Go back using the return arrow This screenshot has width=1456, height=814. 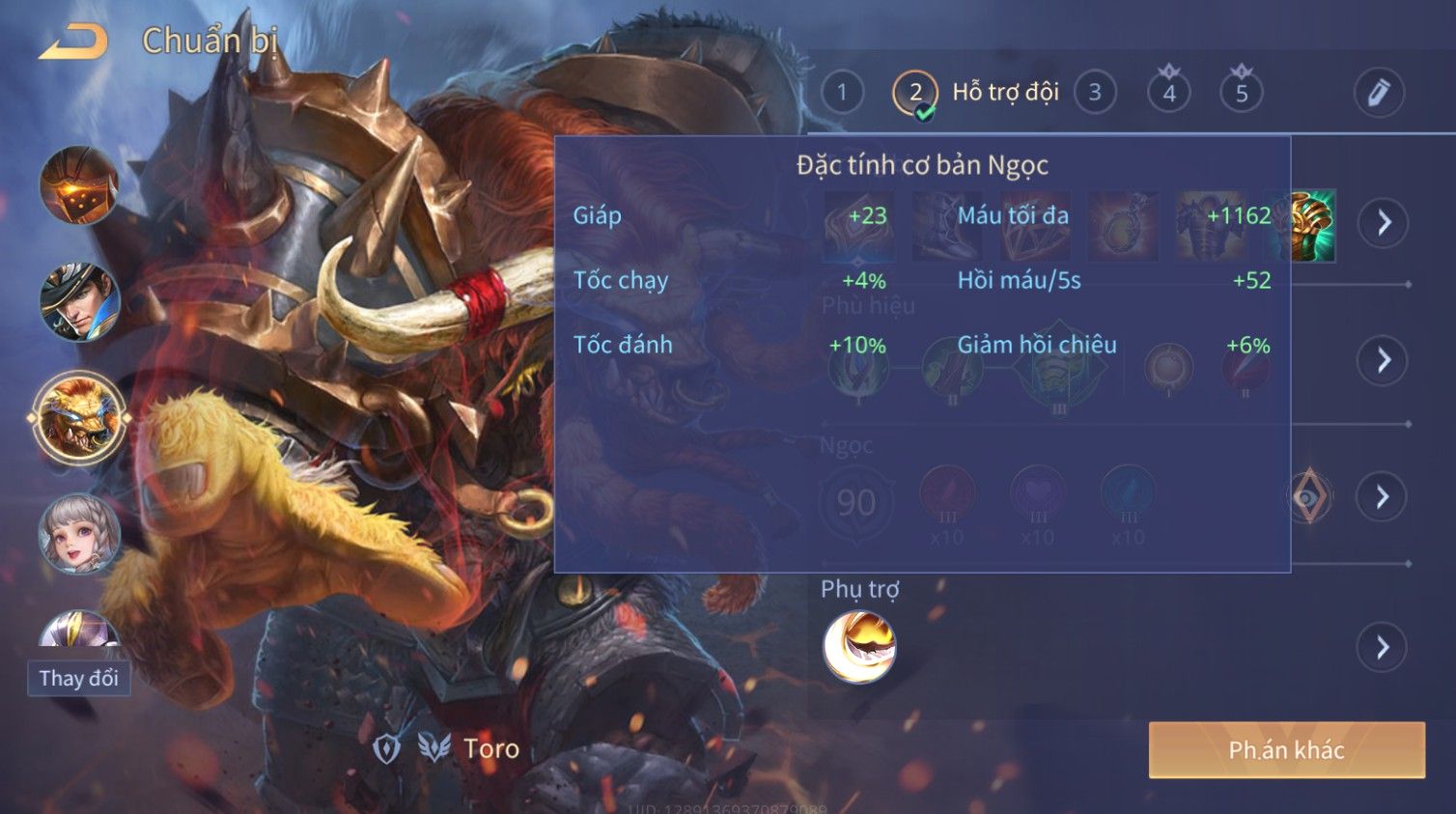tap(73, 42)
